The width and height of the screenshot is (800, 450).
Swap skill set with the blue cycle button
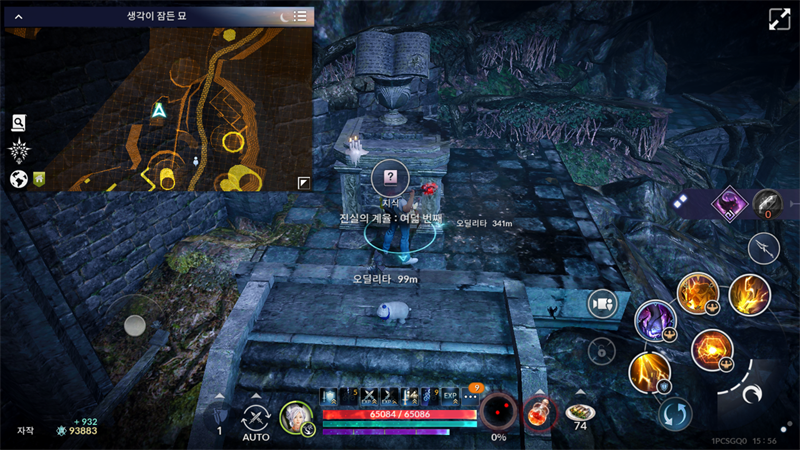675,414
